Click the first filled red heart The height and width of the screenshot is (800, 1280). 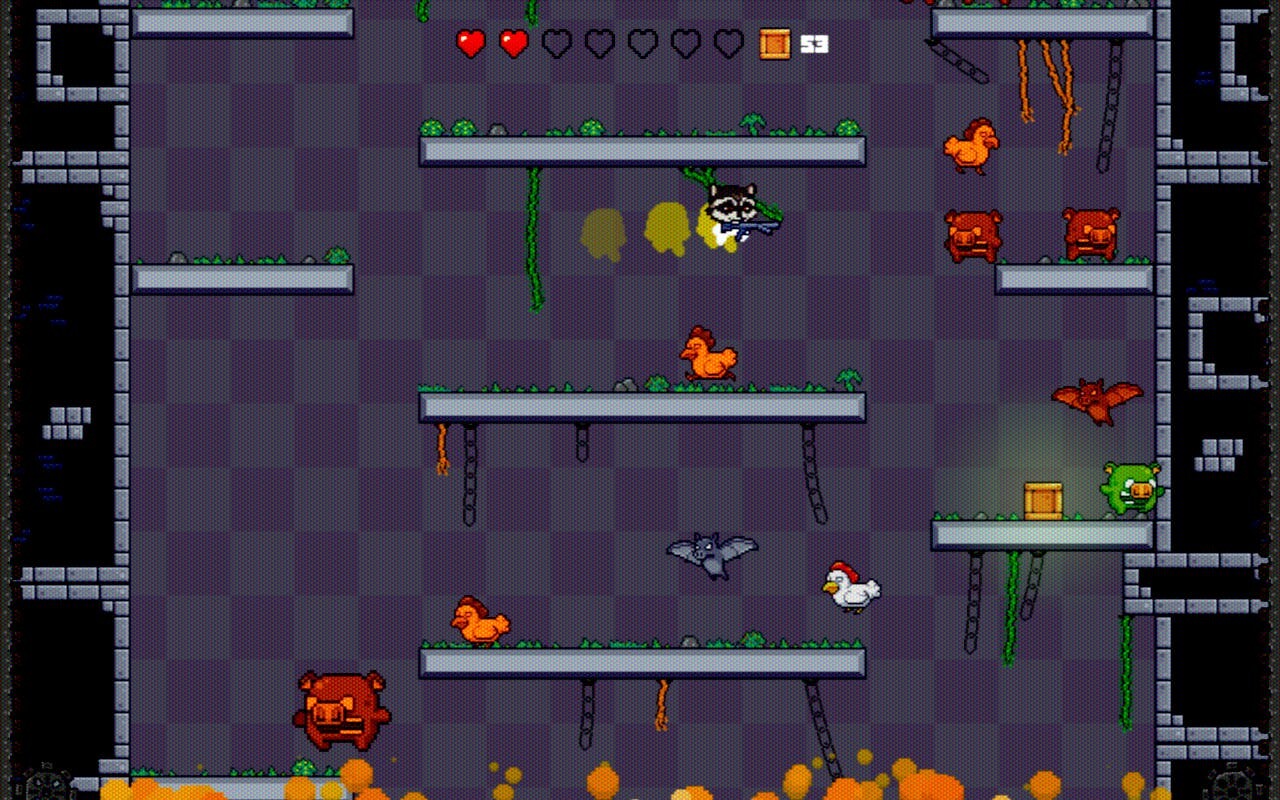470,44
